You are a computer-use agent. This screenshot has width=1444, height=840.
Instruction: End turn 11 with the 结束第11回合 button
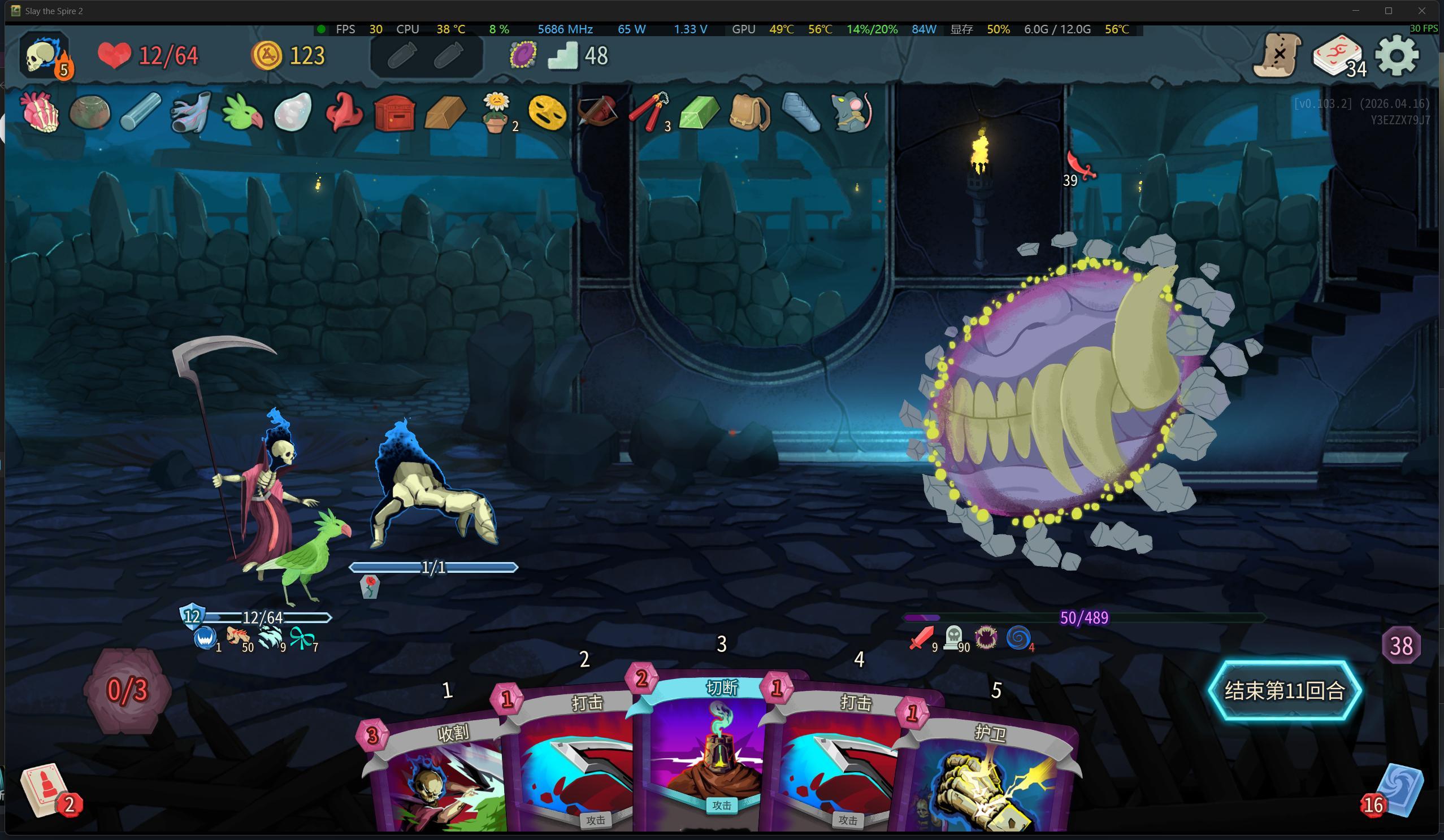(1284, 690)
